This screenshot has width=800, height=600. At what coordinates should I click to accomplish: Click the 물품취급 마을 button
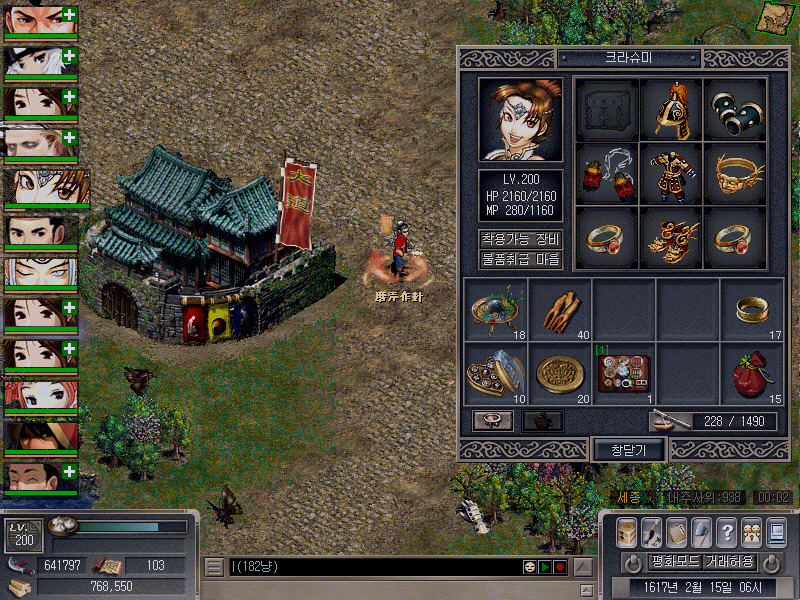click(520, 260)
